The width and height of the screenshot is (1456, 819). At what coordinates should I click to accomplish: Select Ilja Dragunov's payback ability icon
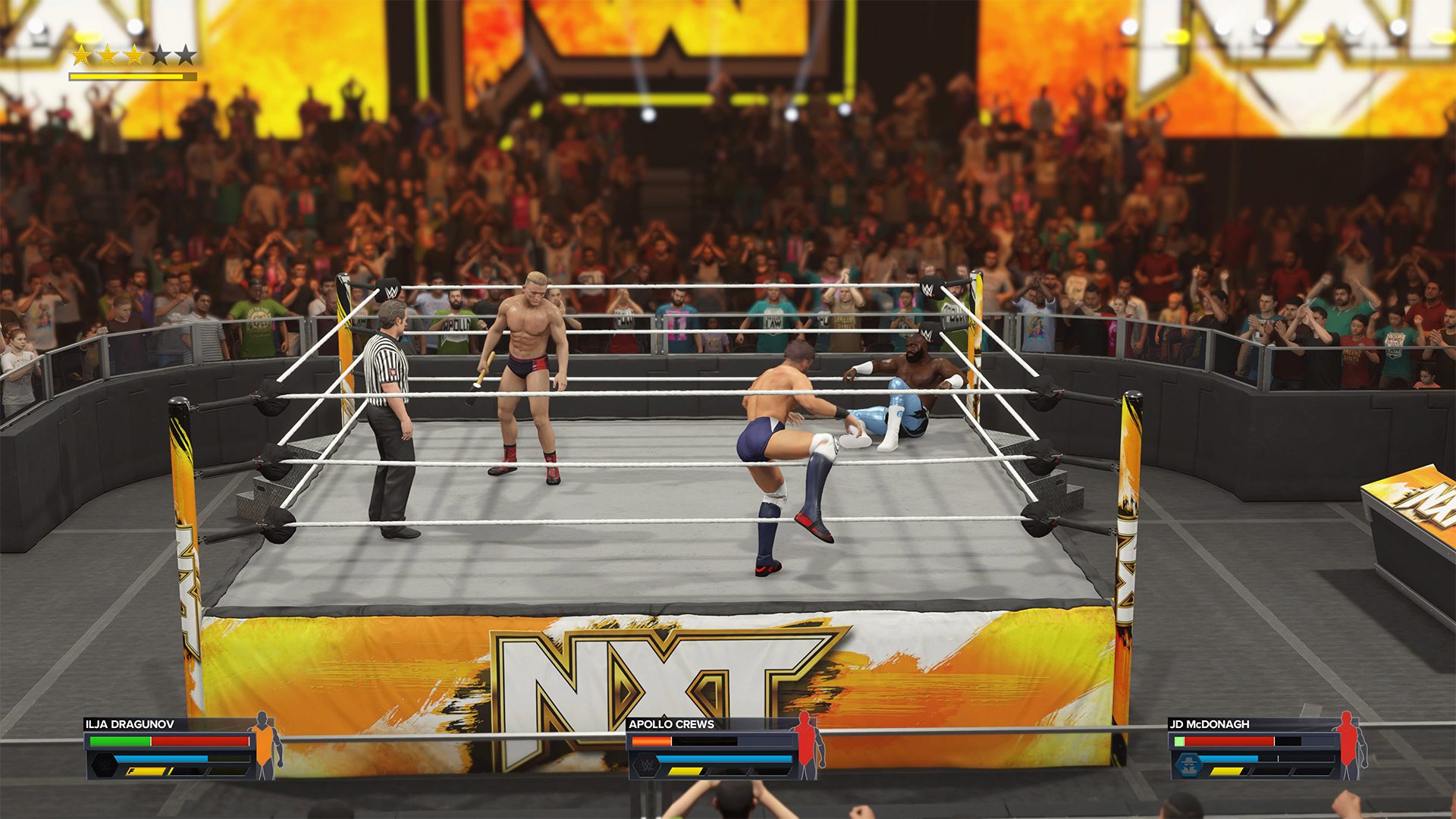[104, 764]
